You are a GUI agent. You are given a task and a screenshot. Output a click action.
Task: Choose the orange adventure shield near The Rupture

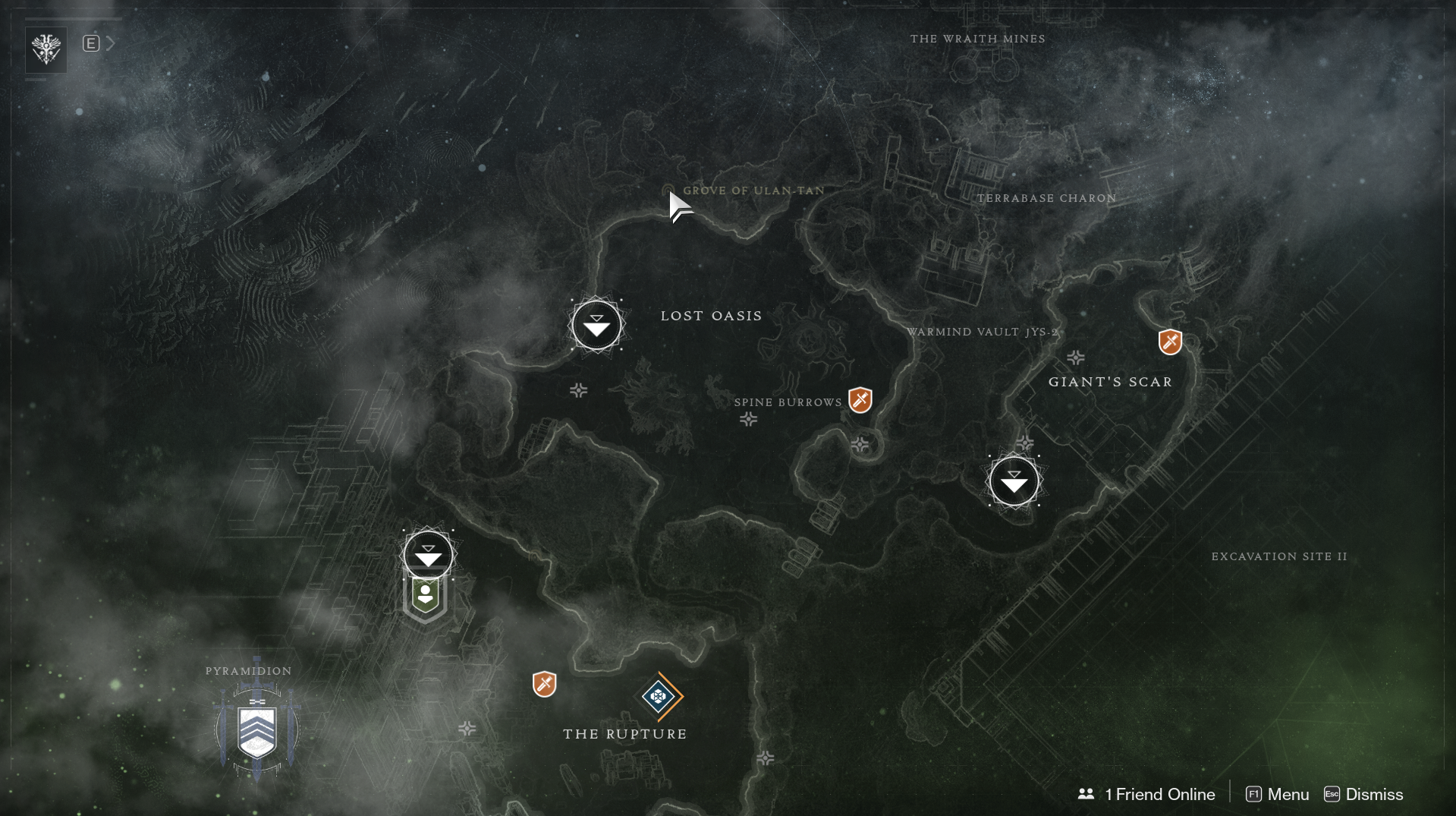tap(544, 684)
